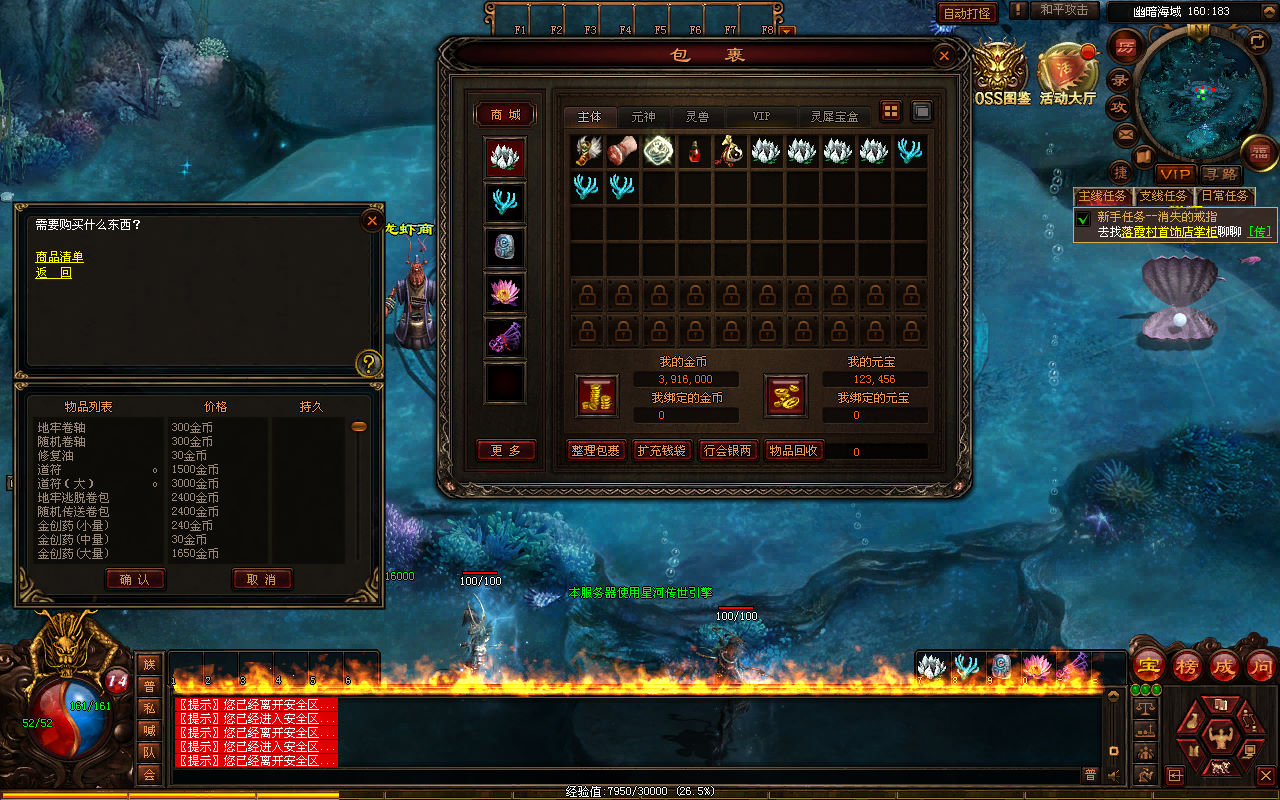Cancel the shop list with 取消
This screenshot has height=800, width=1280.
coord(262,579)
